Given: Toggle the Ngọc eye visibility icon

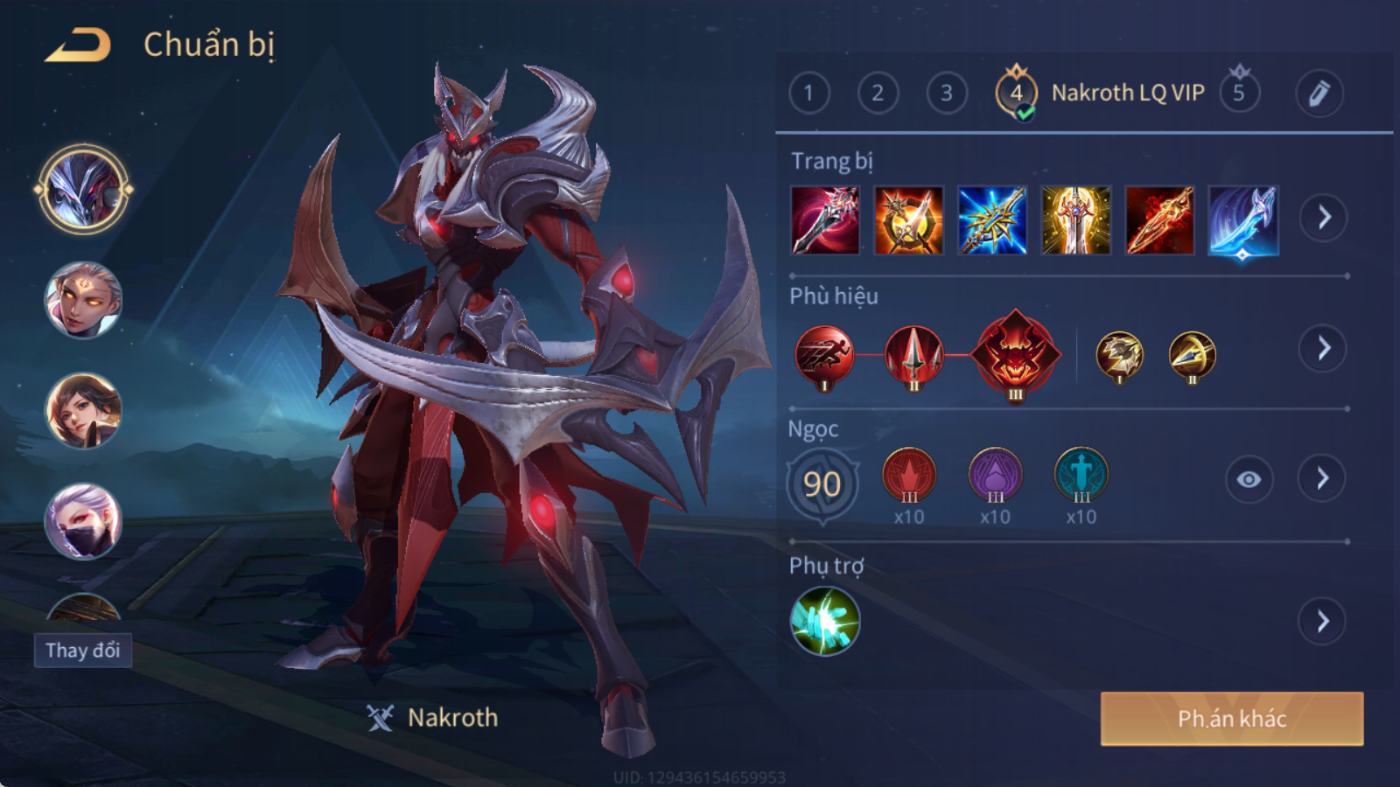Looking at the screenshot, I should (1248, 480).
